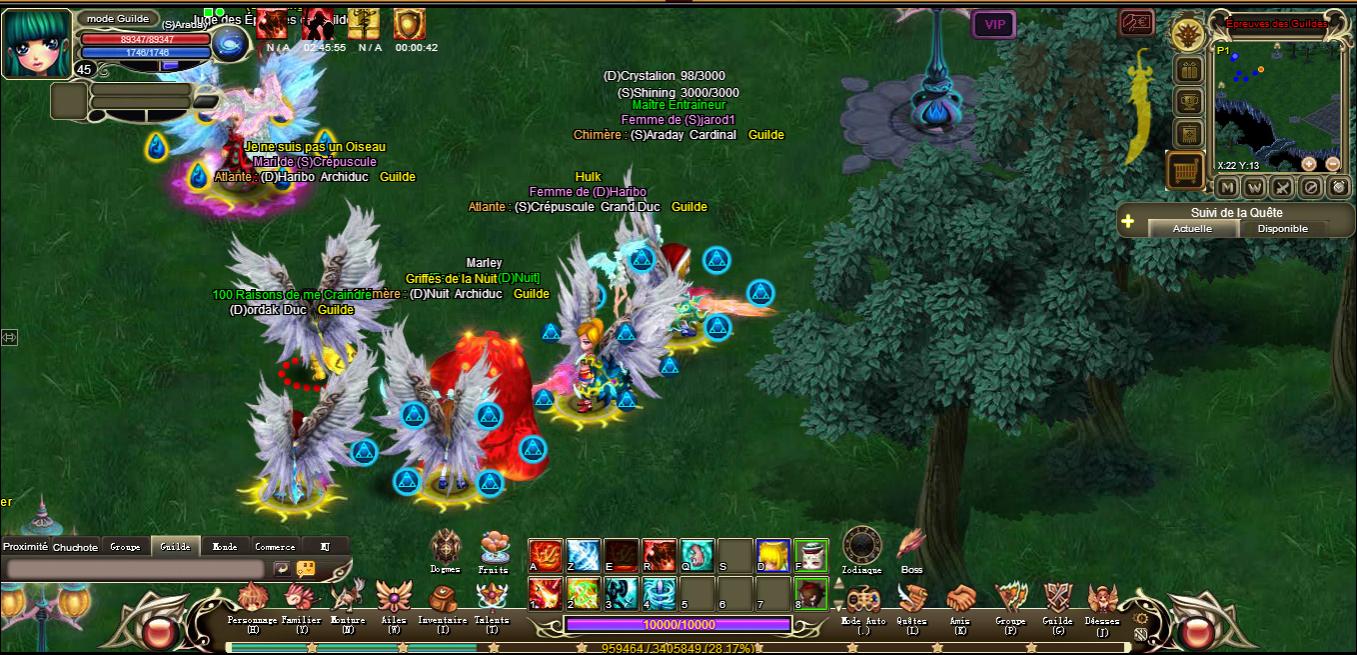Open the Monture mount menu

point(347,599)
